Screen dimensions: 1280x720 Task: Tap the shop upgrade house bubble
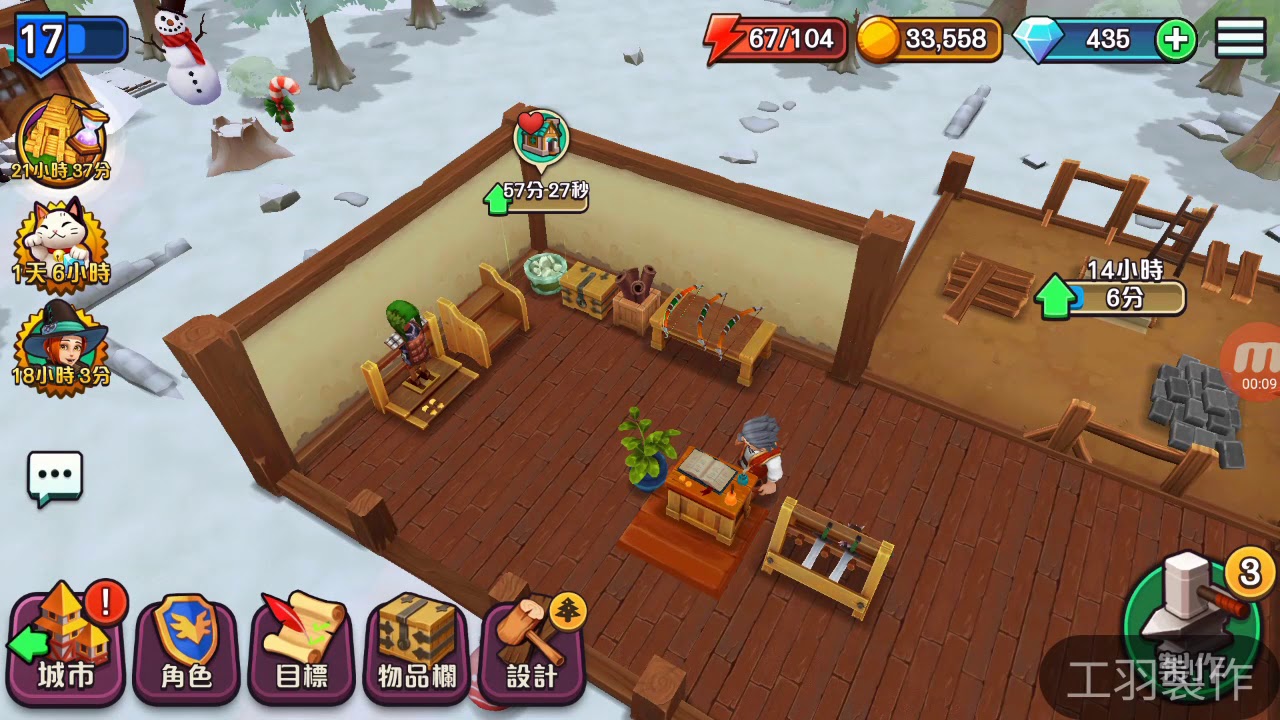click(x=541, y=139)
